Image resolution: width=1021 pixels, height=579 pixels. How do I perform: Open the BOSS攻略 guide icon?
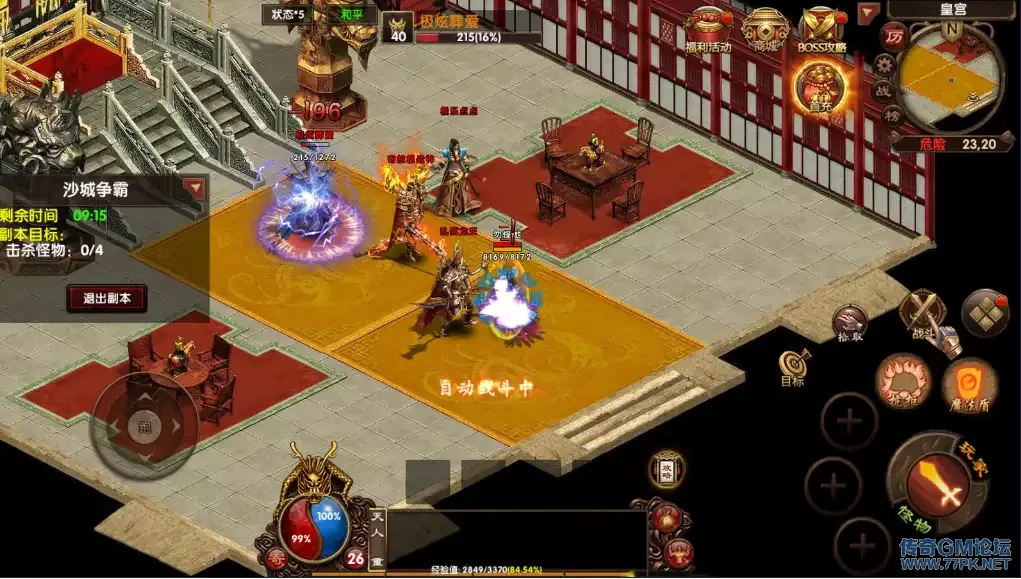click(x=823, y=28)
